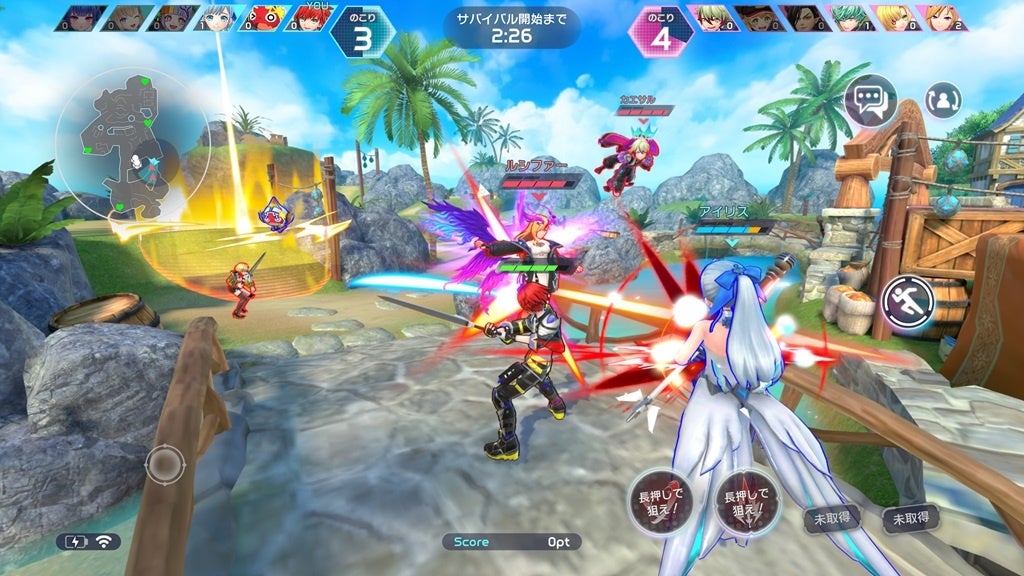Select the red round mascot teammate portrait
Screen dimensions: 1024x576
click(265, 17)
